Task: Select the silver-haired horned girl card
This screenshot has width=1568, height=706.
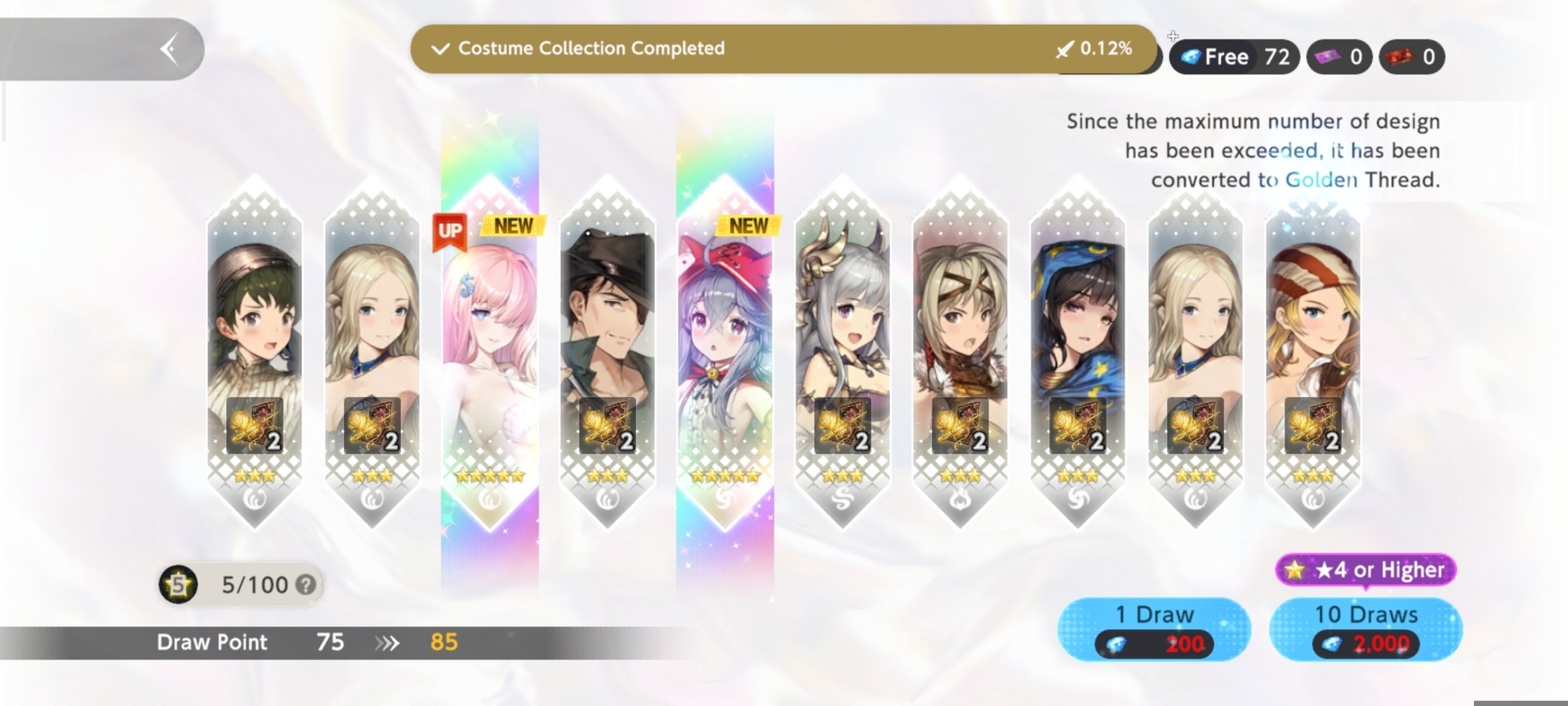Action: (x=843, y=351)
